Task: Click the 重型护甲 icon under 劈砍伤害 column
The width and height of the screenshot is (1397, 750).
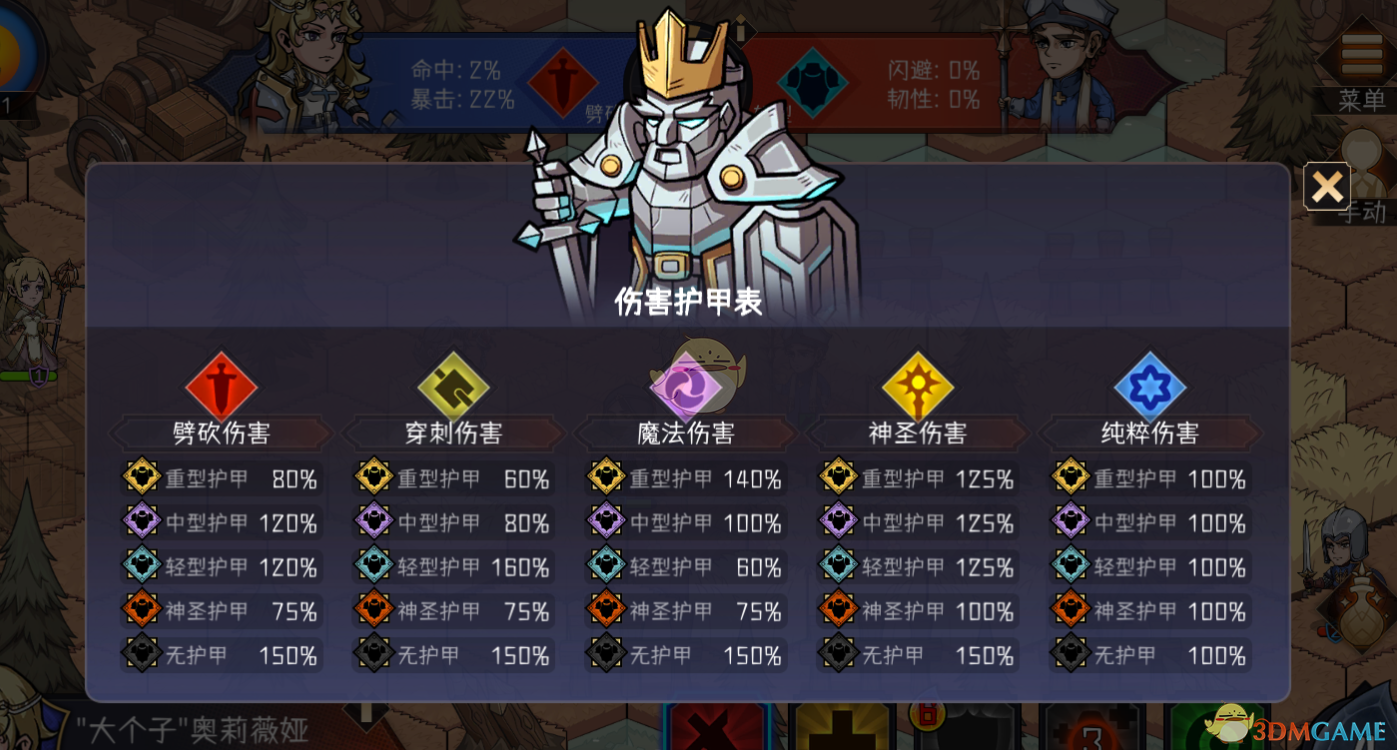Action: point(140,478)
